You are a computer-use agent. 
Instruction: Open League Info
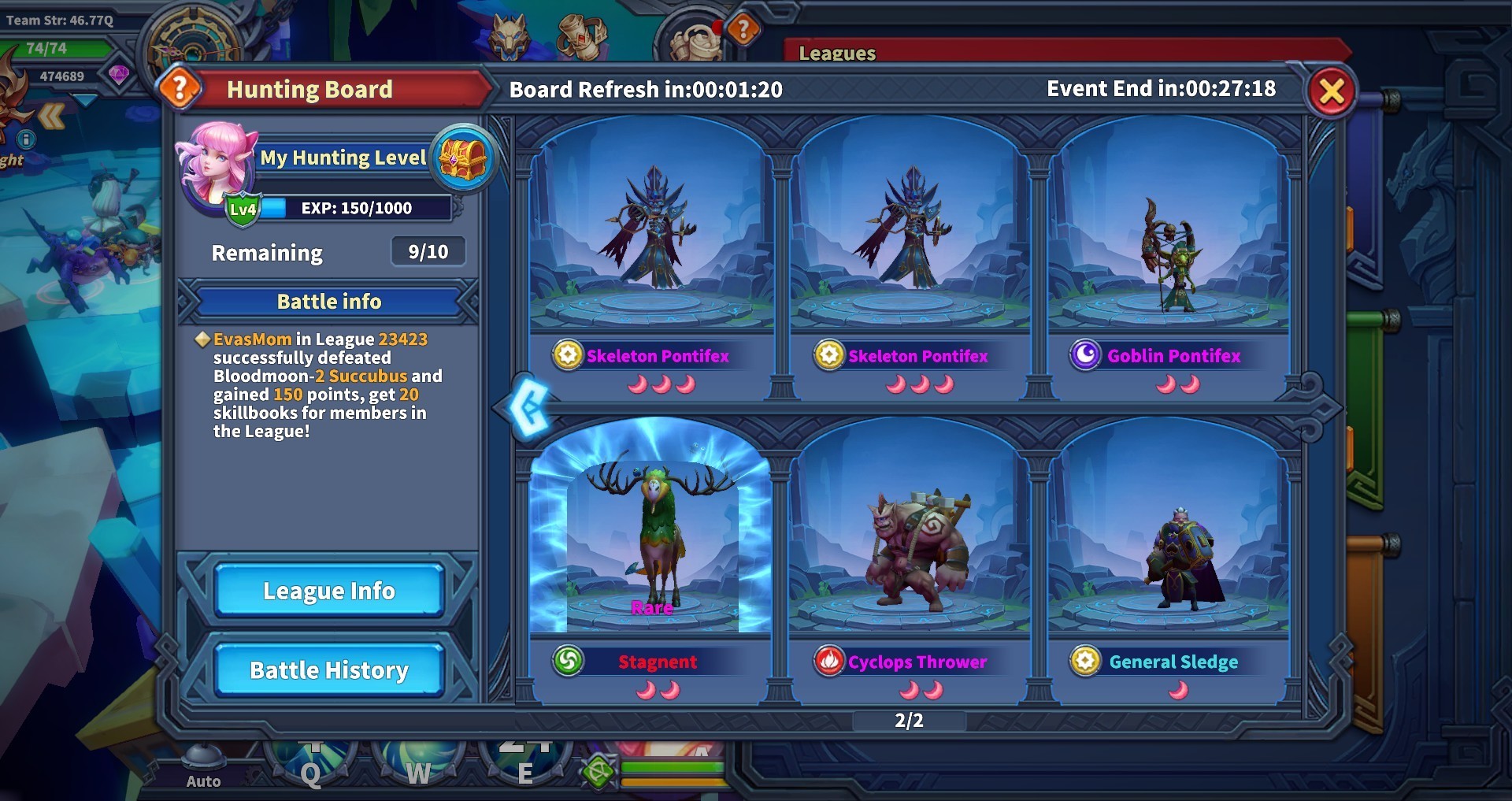pyautogui.click(x=328, y=590)
